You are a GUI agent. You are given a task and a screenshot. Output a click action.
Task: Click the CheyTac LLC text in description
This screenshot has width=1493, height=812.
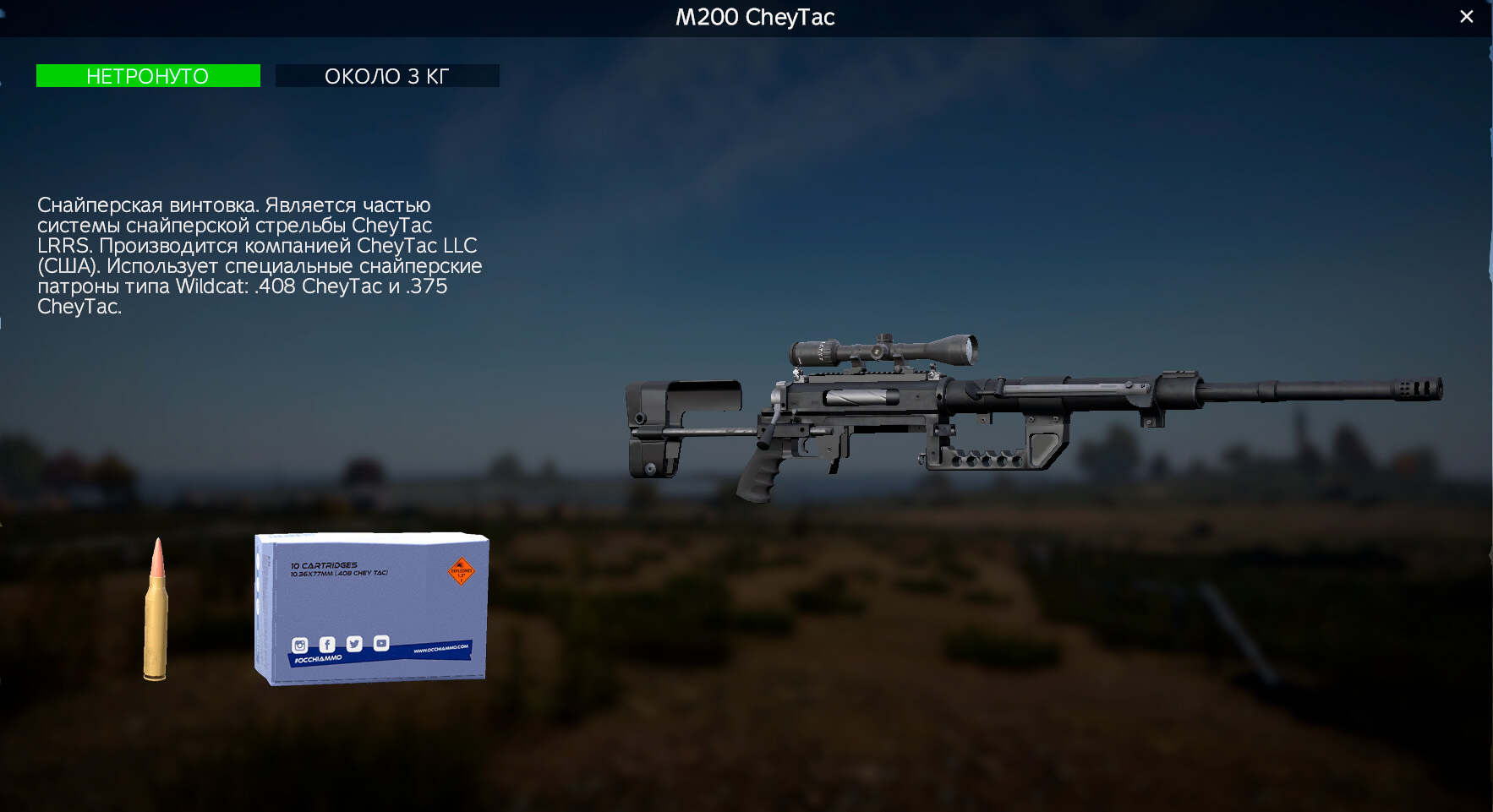pyautogui.click(x=417, y=246)
